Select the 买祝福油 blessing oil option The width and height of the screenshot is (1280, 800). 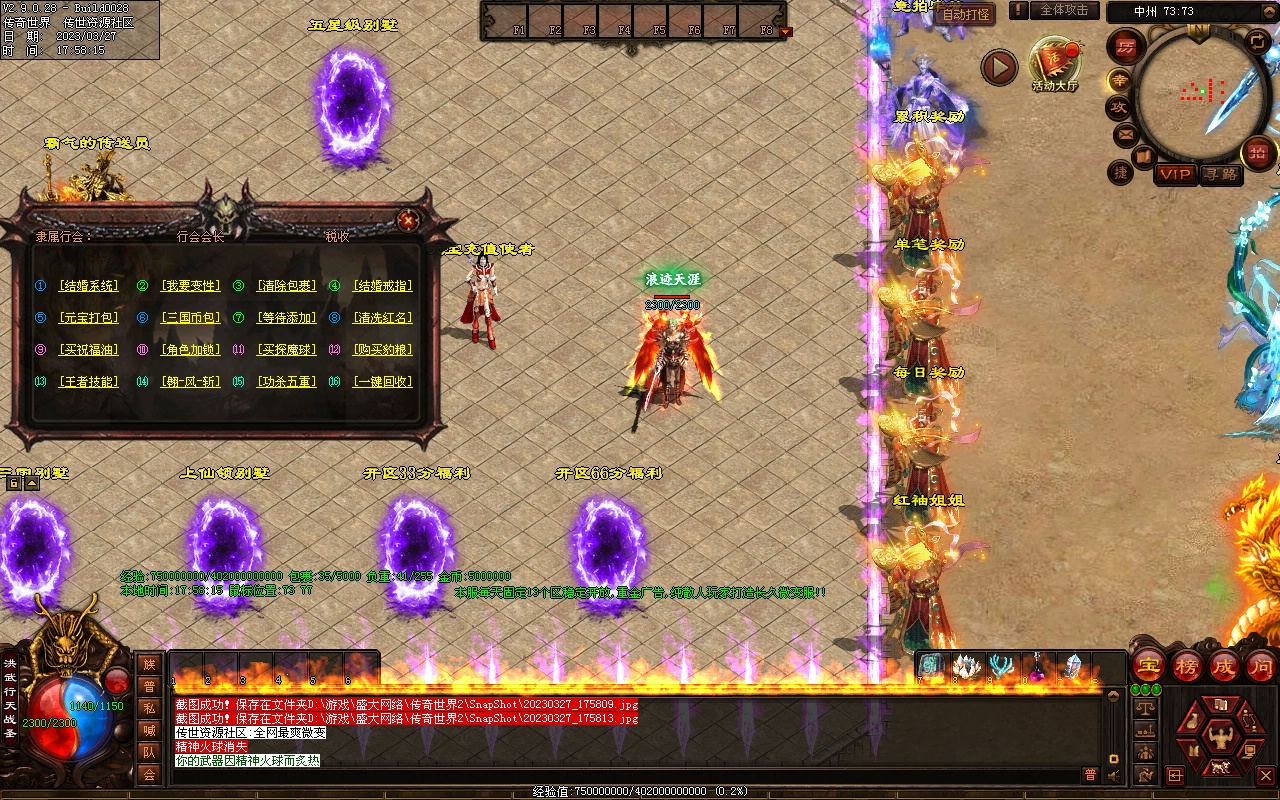[x=89, y=350]
